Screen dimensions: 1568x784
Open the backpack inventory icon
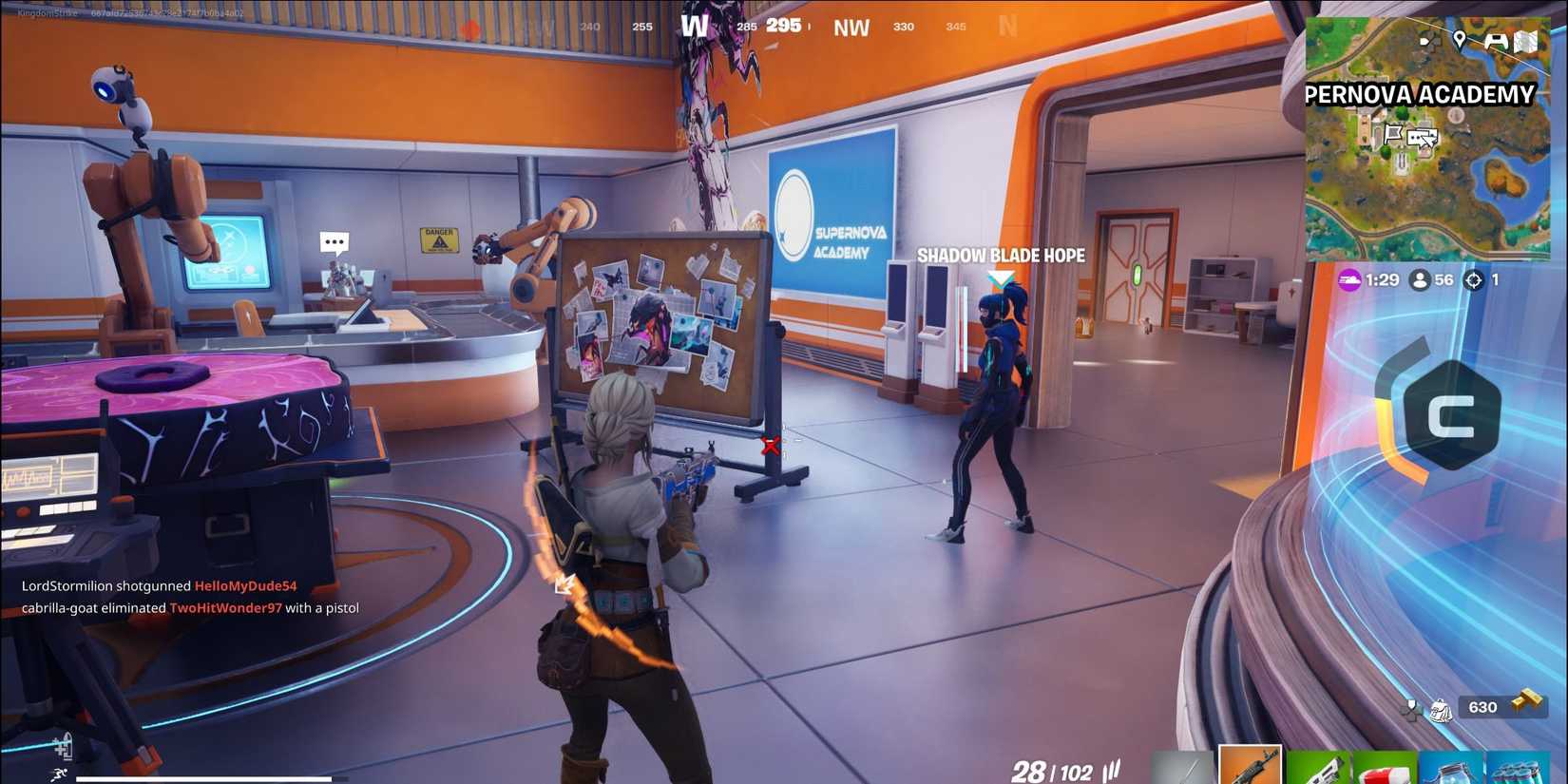click(1441, 711)
